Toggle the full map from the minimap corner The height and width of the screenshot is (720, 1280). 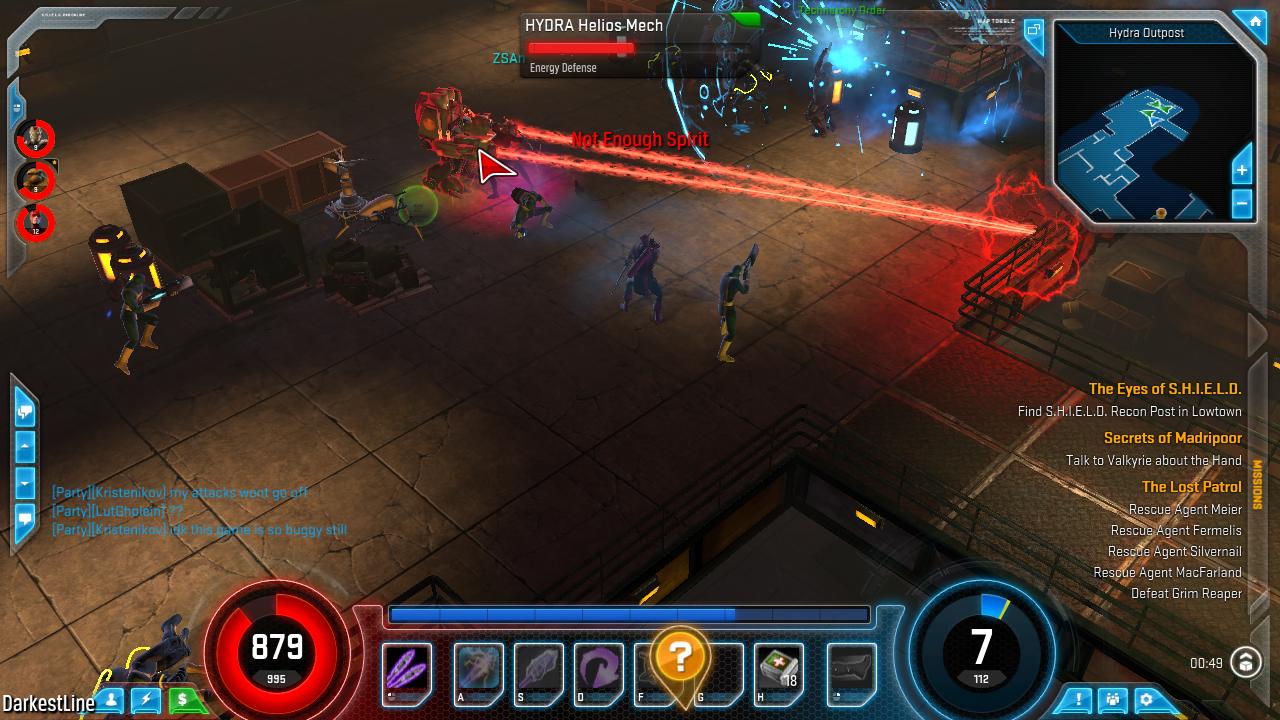[x=1033, y=28]
